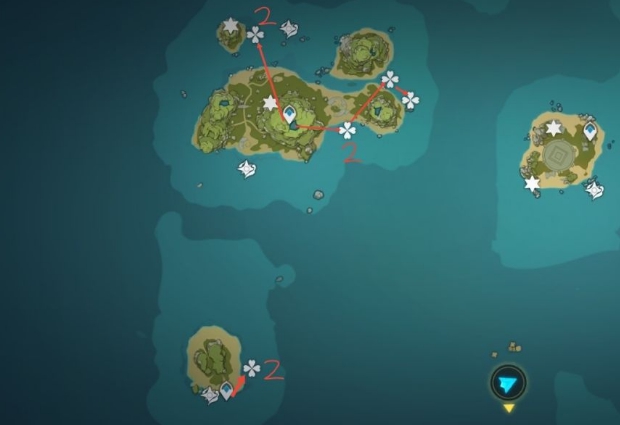This screenshot has height=425, width=620.
Task: Select the star marker beside the central island waypoint
Action: 269,103
